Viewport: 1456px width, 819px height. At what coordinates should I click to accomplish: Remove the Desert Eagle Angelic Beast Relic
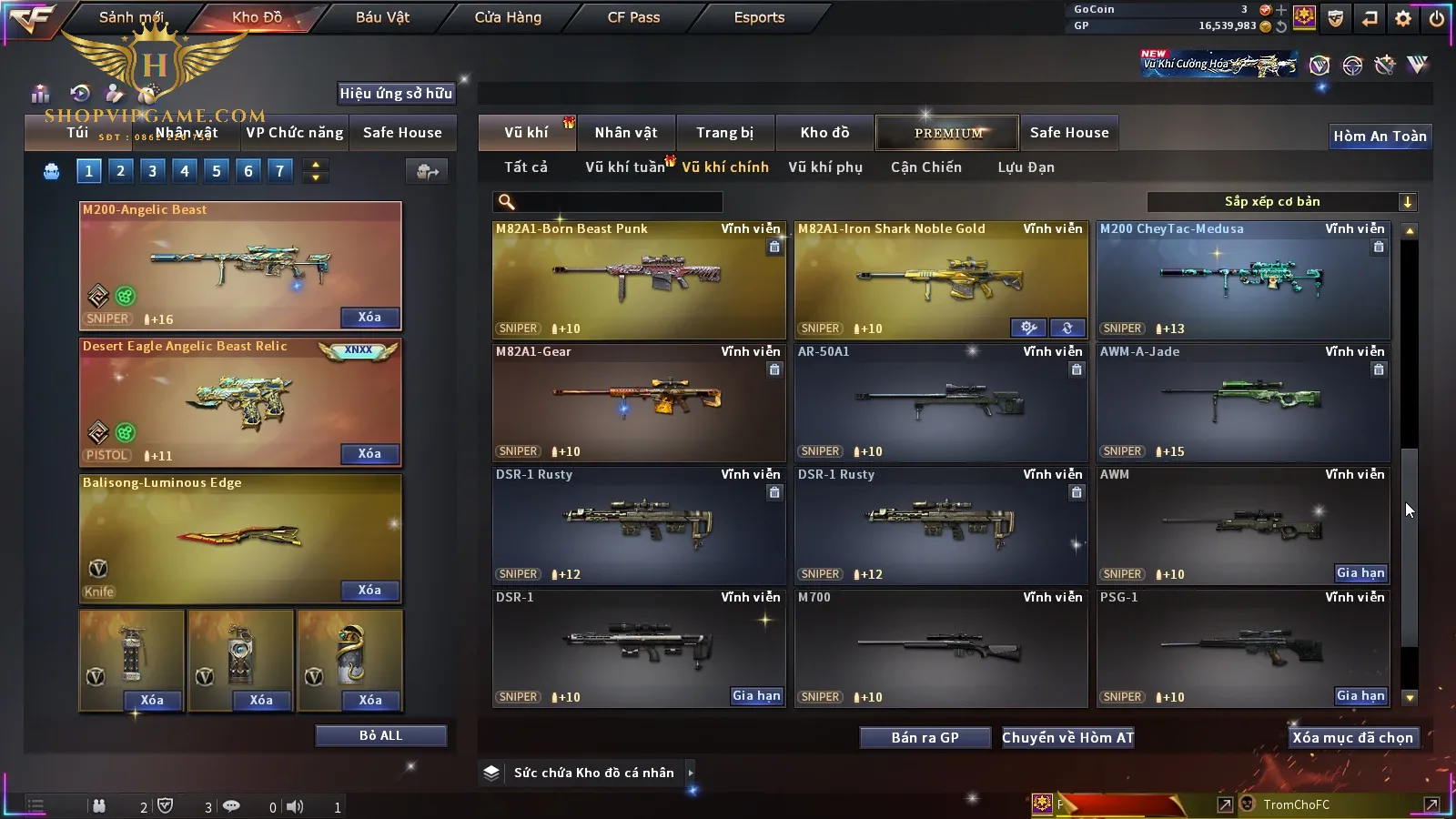point(369,454)
